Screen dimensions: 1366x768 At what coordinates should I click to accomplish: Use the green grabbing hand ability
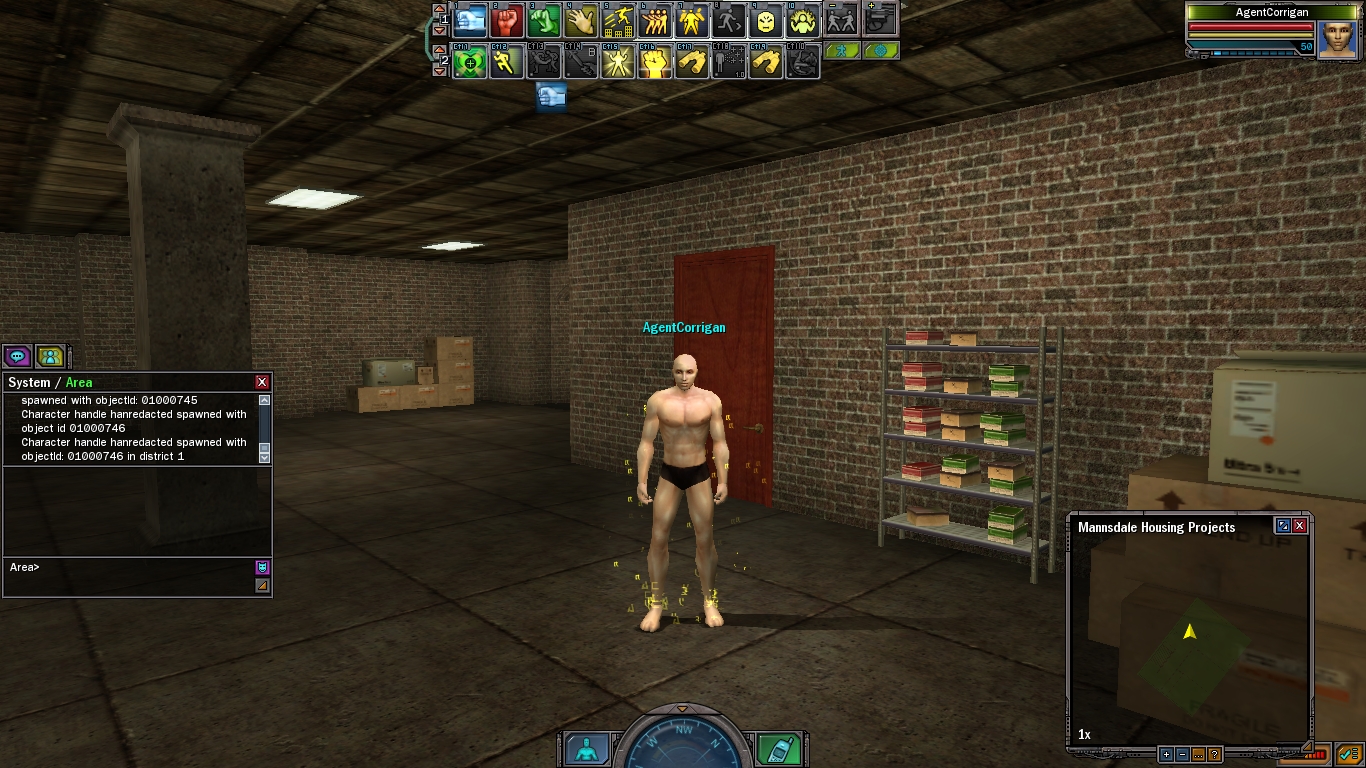(x=544, y=20)
